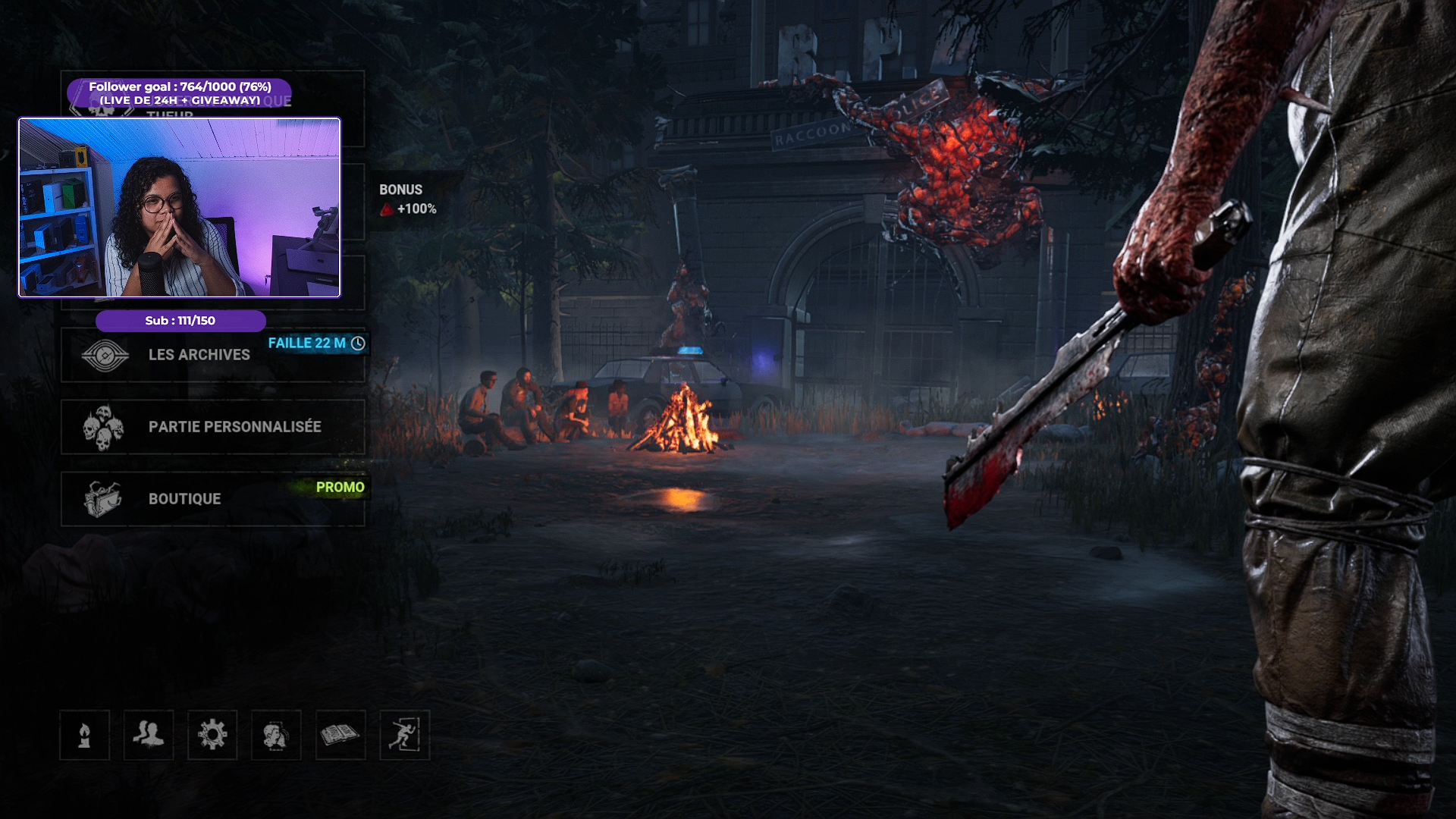Image resolution: width=1456 pixels, height=819 pixels.
Task: Open Les Archives menu entry
Action: point(199,355)
